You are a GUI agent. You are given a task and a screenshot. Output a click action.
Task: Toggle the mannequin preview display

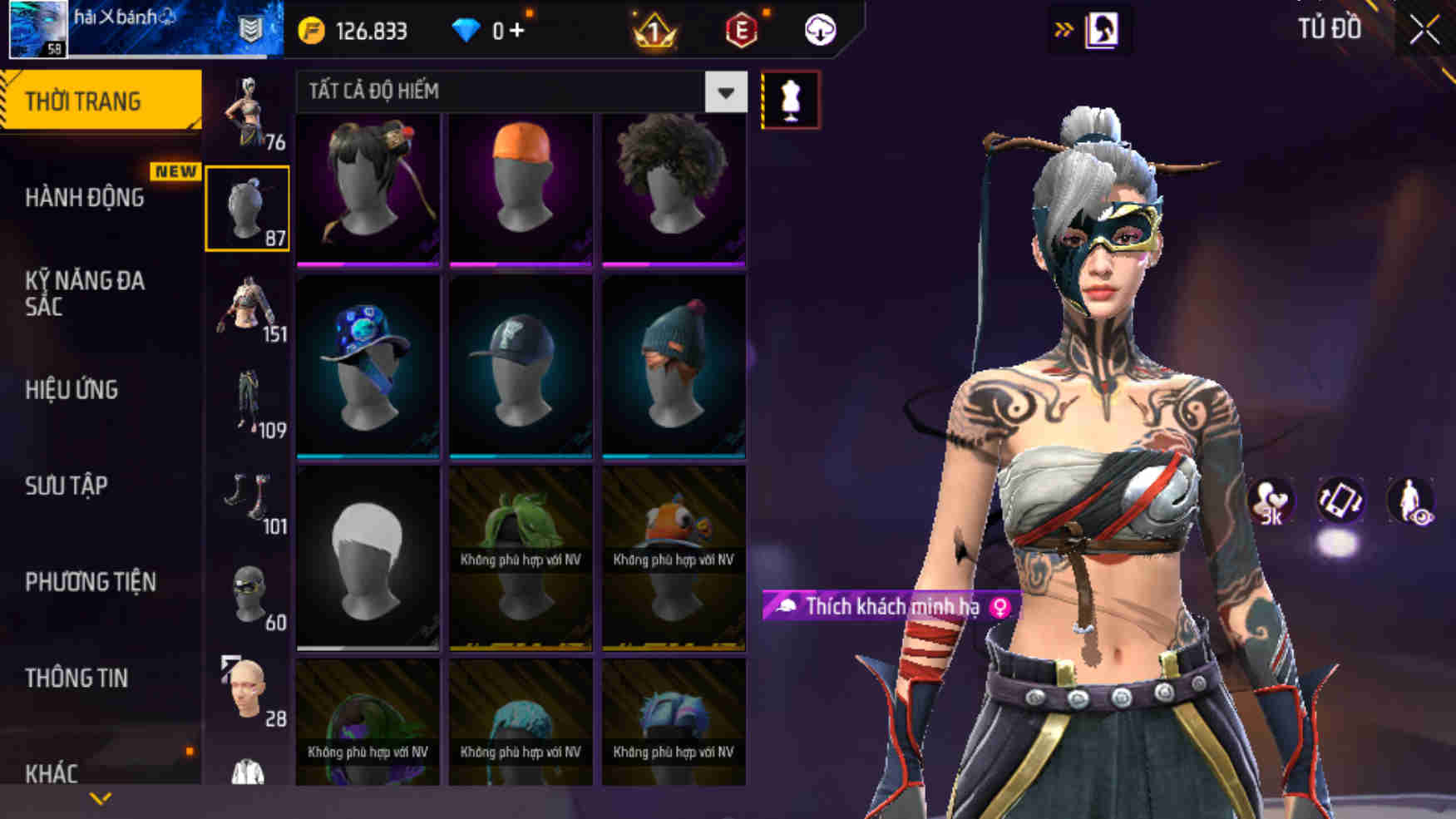pos(792,99)
